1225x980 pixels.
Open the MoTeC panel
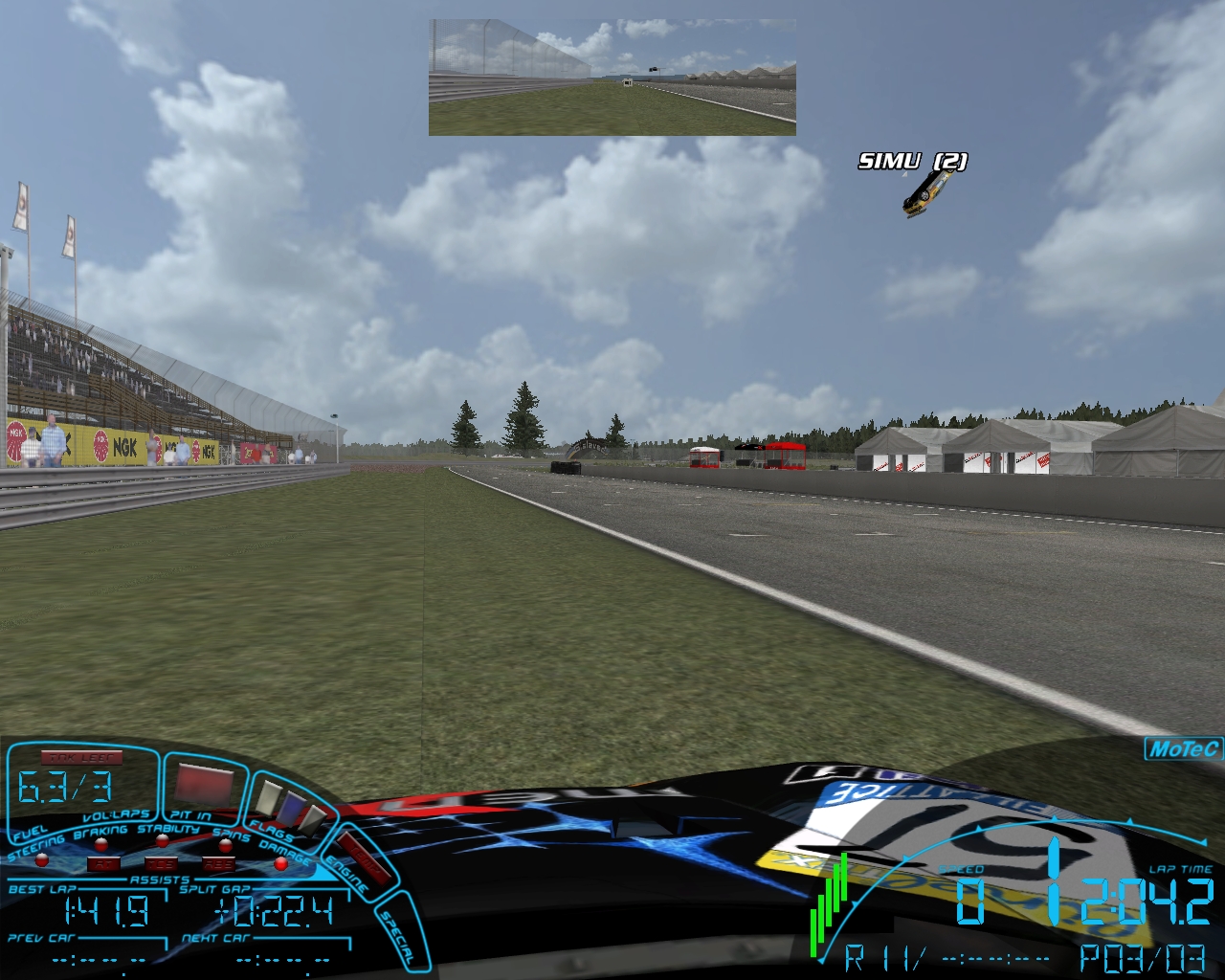click(1183, 748)
